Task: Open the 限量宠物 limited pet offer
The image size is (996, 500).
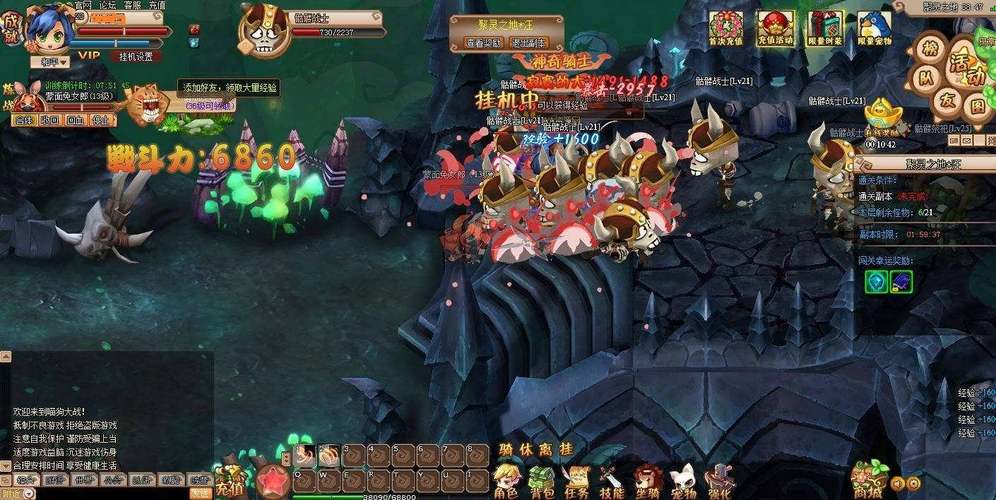Action: pyautogui.click(x=875, y=27)
